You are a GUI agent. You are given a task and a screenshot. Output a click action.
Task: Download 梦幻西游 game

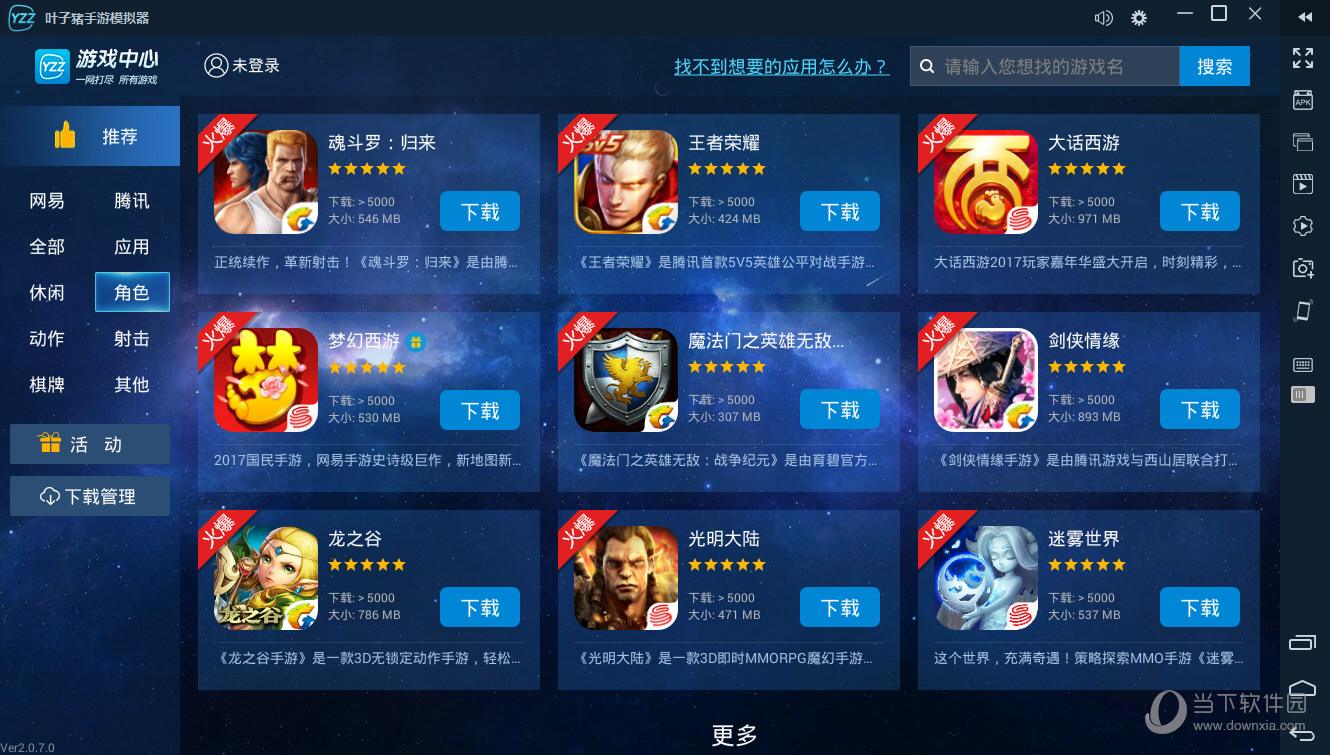(x=480, y=410)
